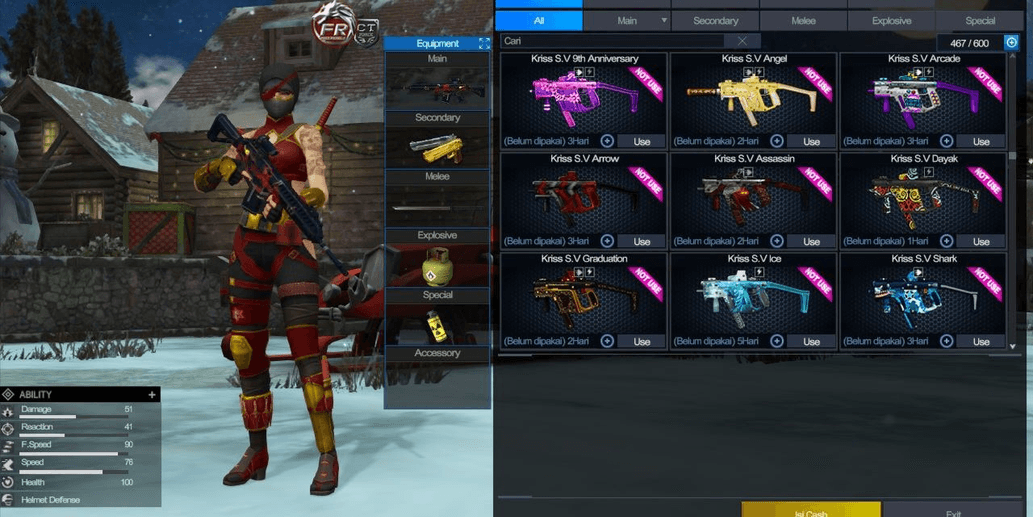Use the Kriss S.V Ice

[x=811, y=342]
